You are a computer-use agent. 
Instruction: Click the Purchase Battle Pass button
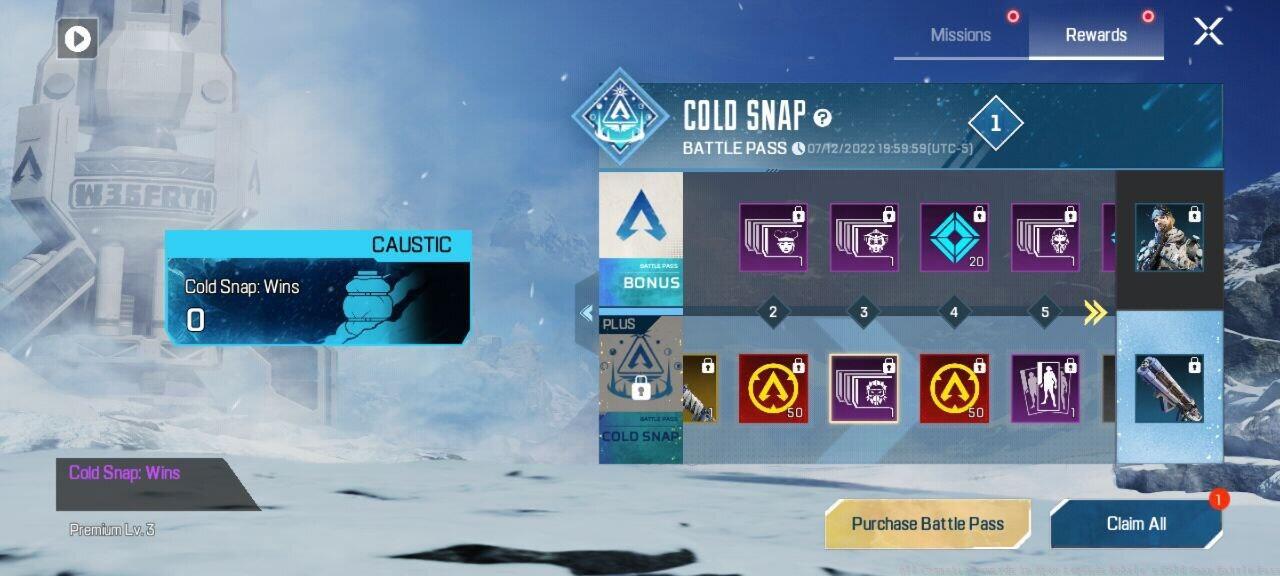click(x=927, y=524)
